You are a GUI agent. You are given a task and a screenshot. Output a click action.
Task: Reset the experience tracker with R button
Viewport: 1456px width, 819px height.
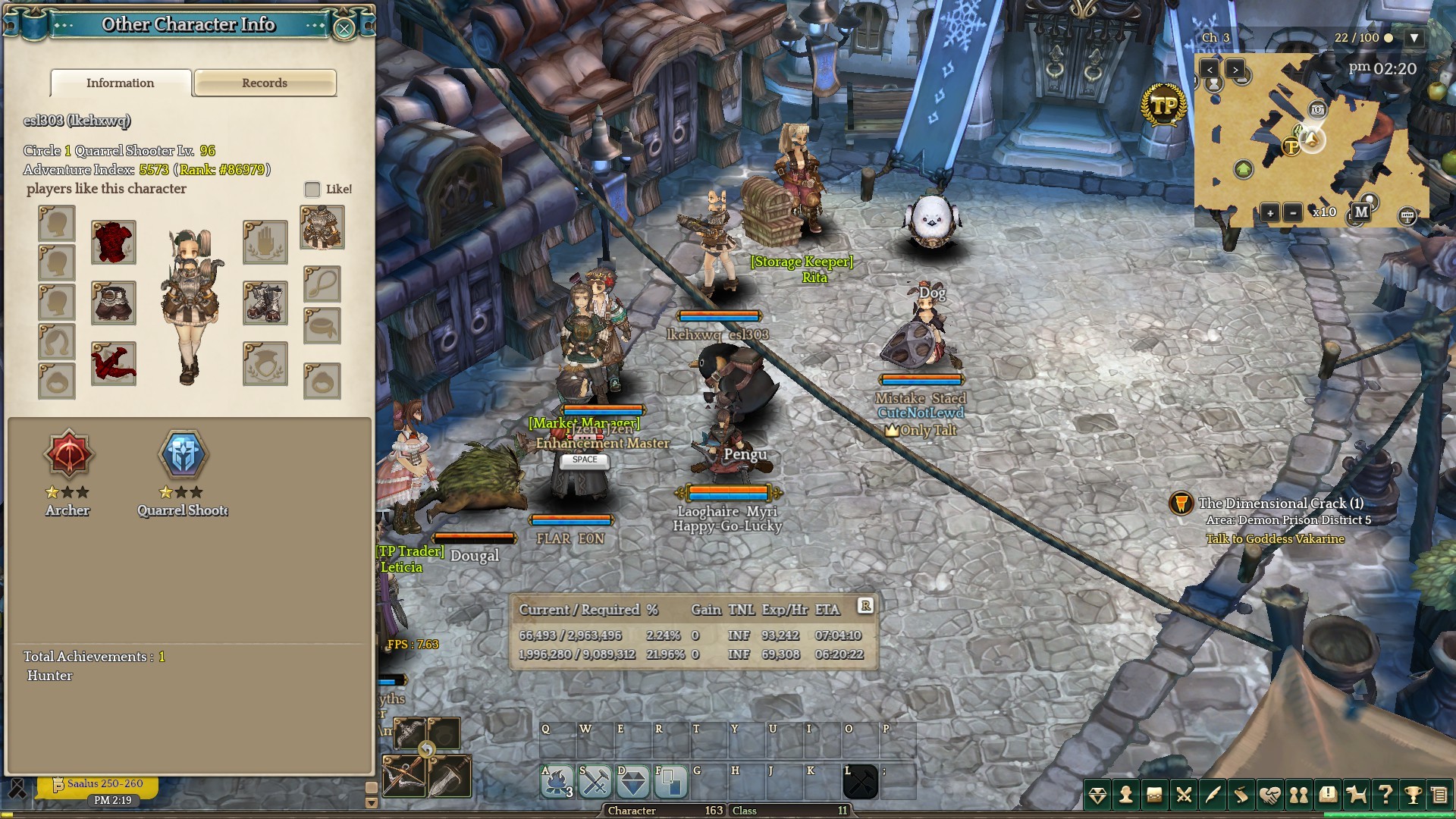point(865,605)
